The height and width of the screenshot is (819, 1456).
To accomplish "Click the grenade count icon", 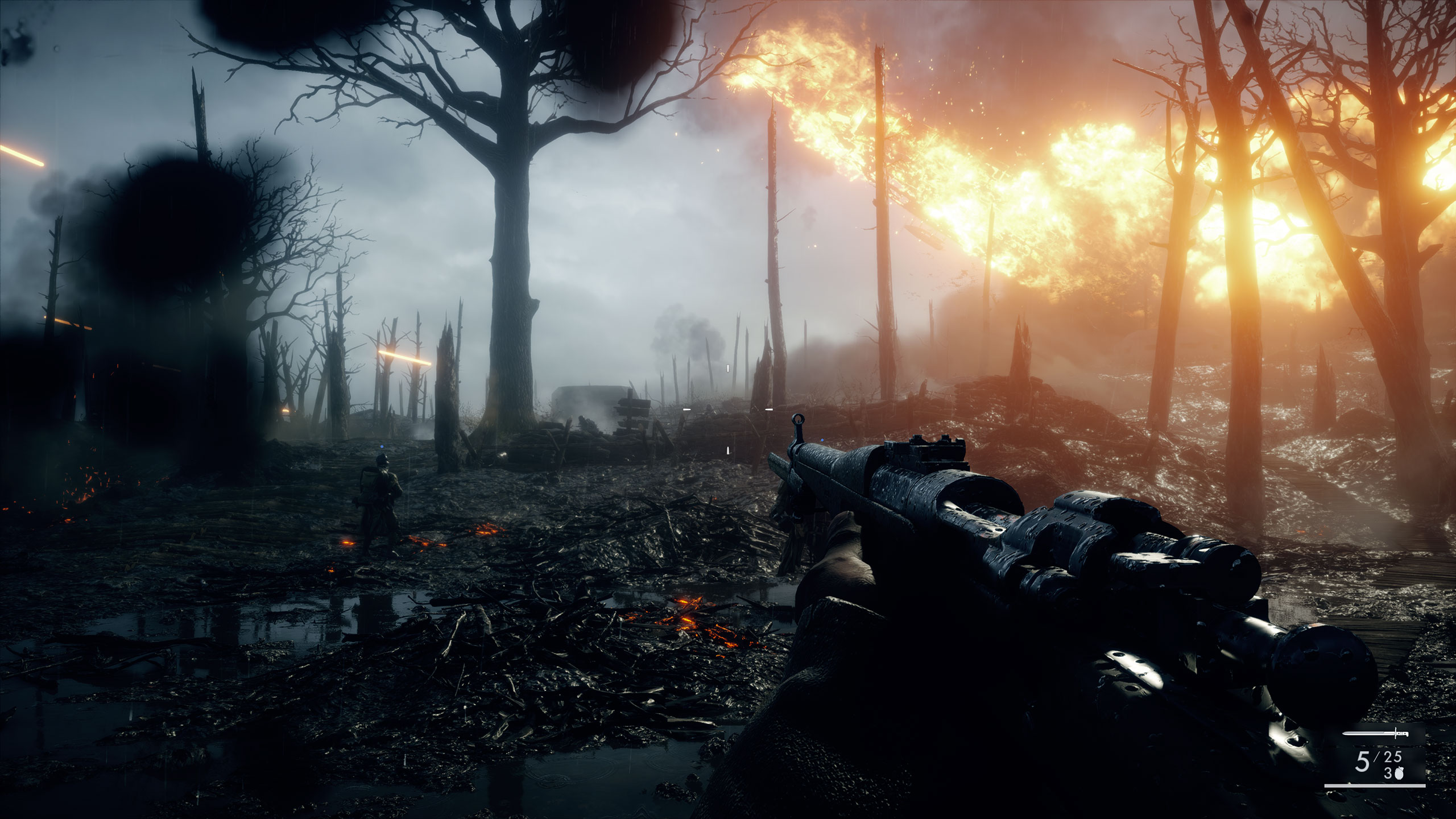I will (x=1399, y=773).
